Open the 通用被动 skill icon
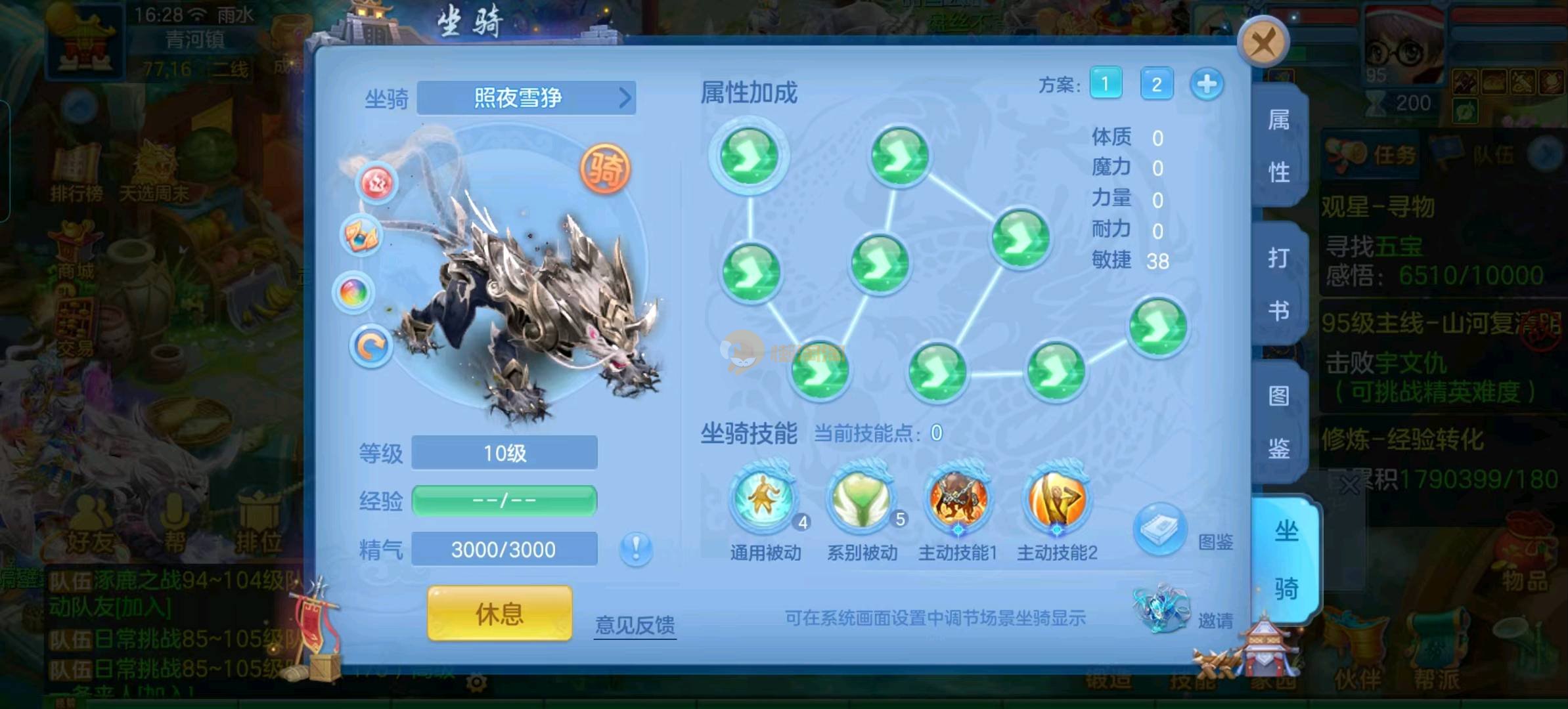The width and height of the screenshot is (1568, 709). pyautogui.click(x=765, y=499)
